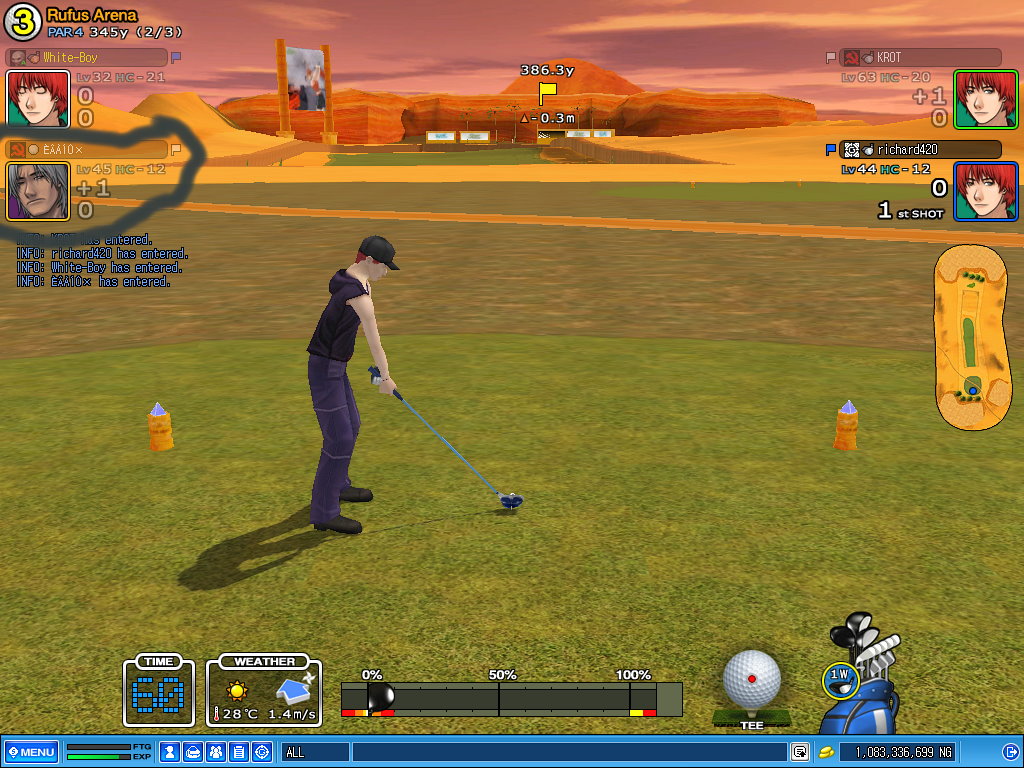This screenshot has width=1024, height=768.
Task: Open the group of people icon
Action: (x=216, y=751)
